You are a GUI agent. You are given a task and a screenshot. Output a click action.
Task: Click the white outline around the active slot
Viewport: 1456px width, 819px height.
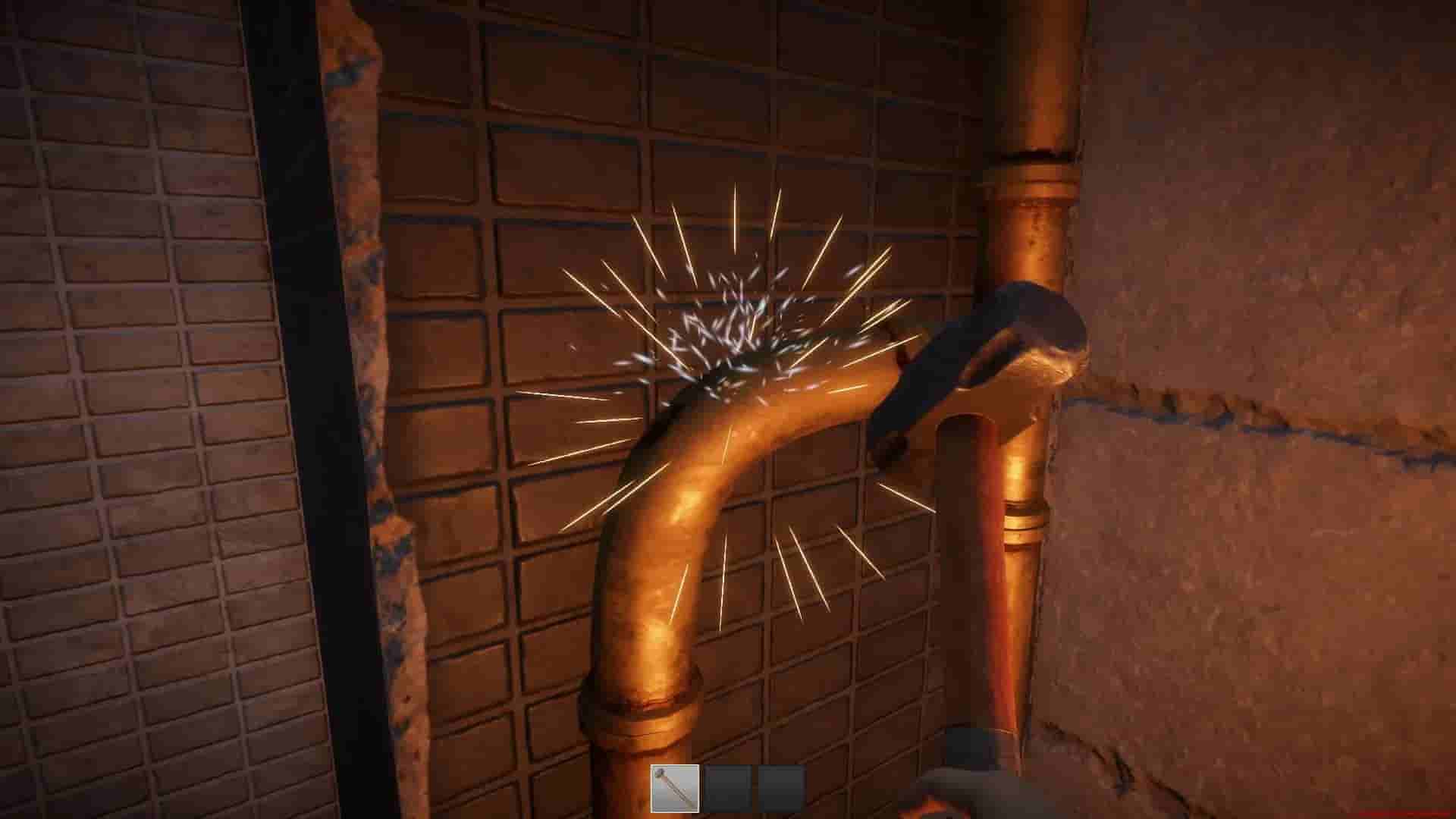[675, 766]
